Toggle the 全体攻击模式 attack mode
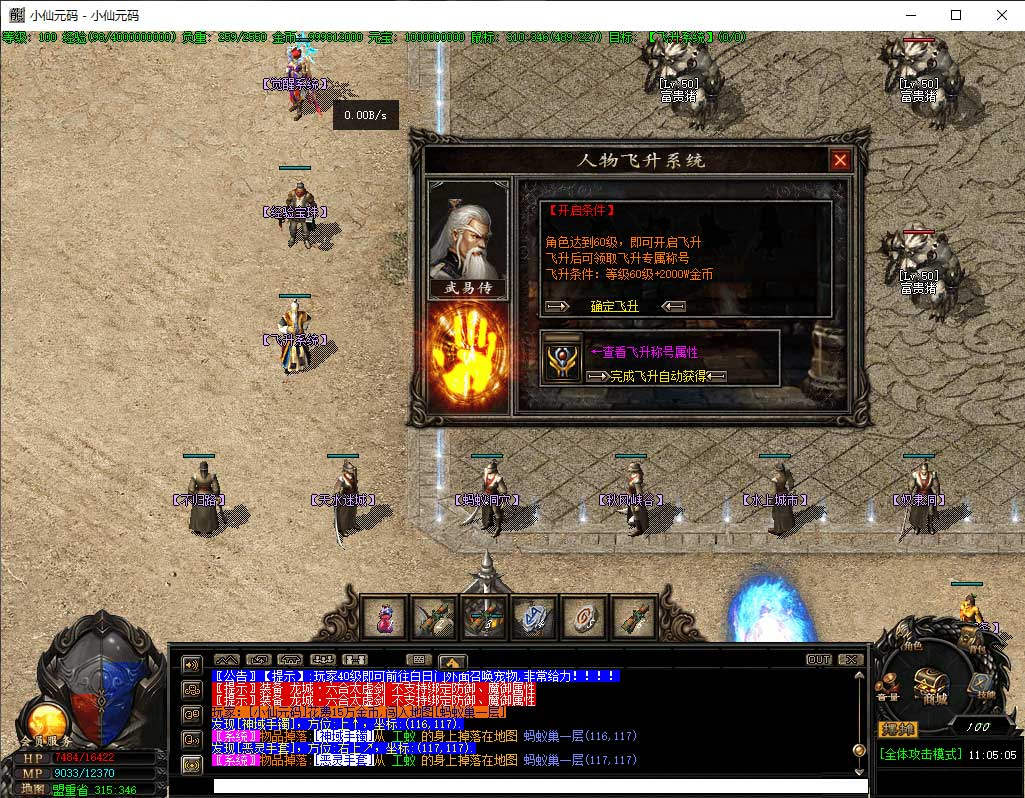The image size is (1025, 798). (919, 754)
